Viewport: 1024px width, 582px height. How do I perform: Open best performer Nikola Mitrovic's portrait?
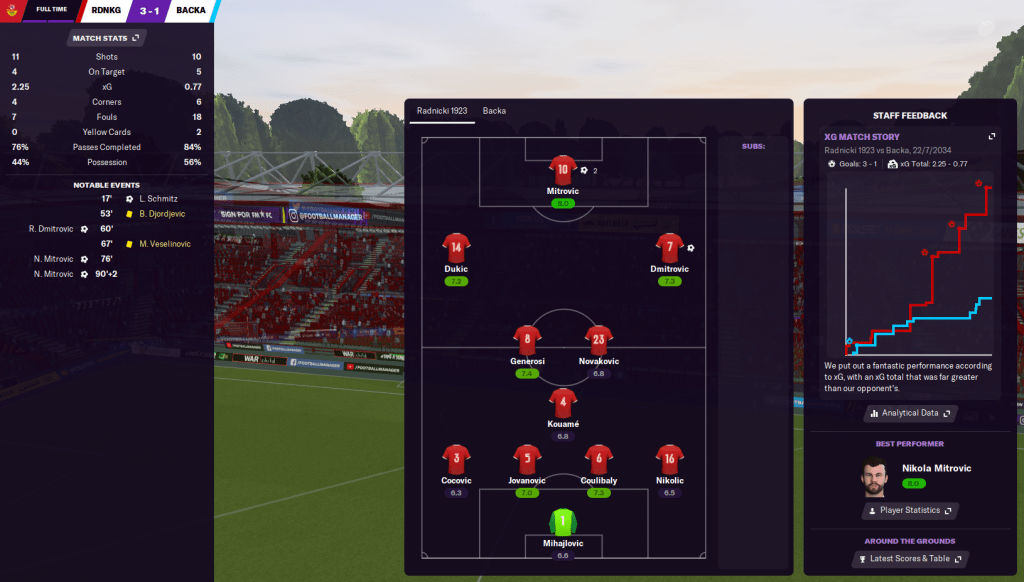875,476
